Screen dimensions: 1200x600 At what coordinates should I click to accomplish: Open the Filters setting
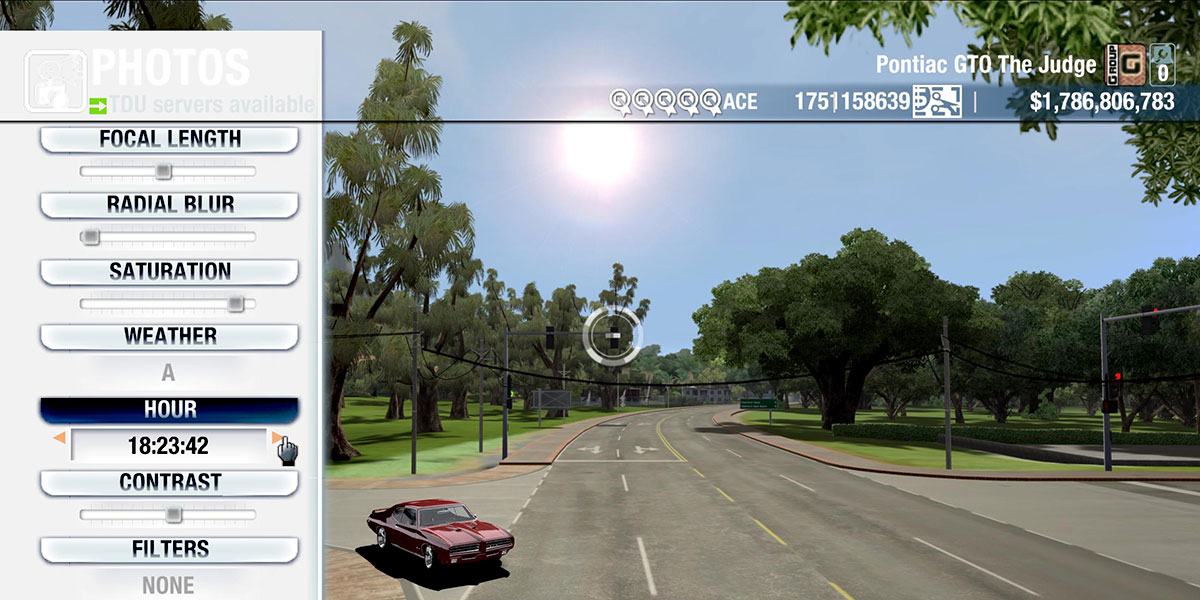click(x=169, y=549)
